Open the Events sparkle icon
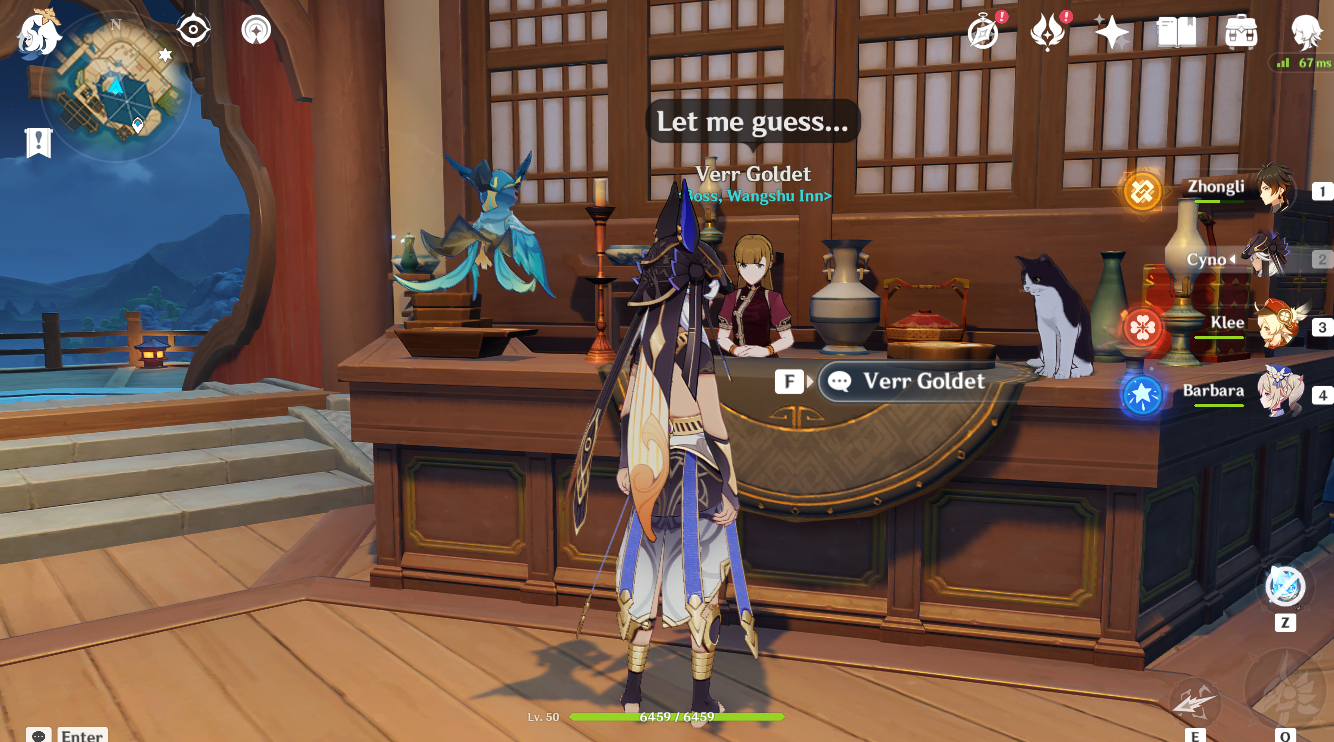 tap(1110, 31)
